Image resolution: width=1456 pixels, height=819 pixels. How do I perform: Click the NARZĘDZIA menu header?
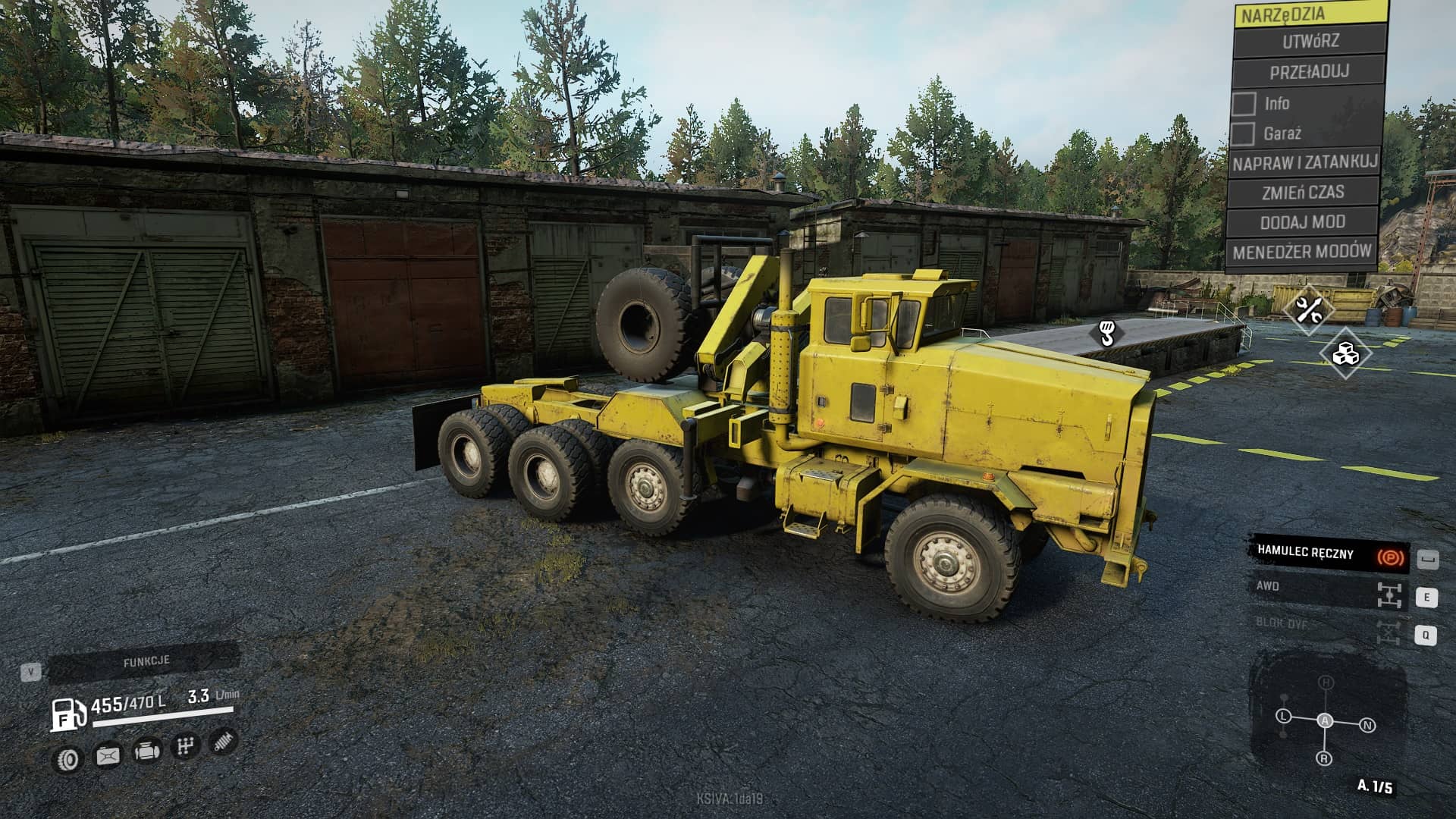pyautogui.click(x=1310, y=14)
